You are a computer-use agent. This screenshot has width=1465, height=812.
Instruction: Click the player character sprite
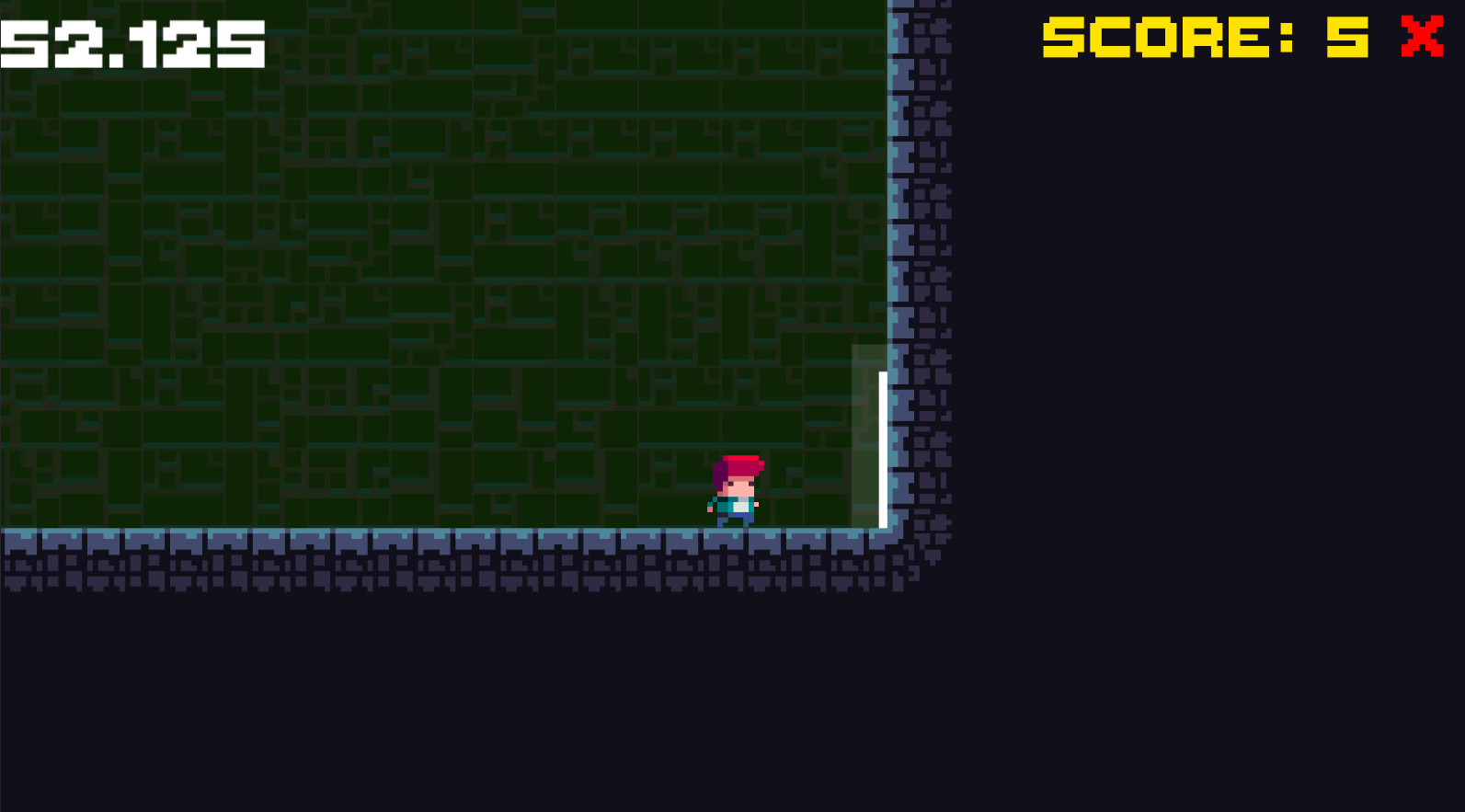738,492
